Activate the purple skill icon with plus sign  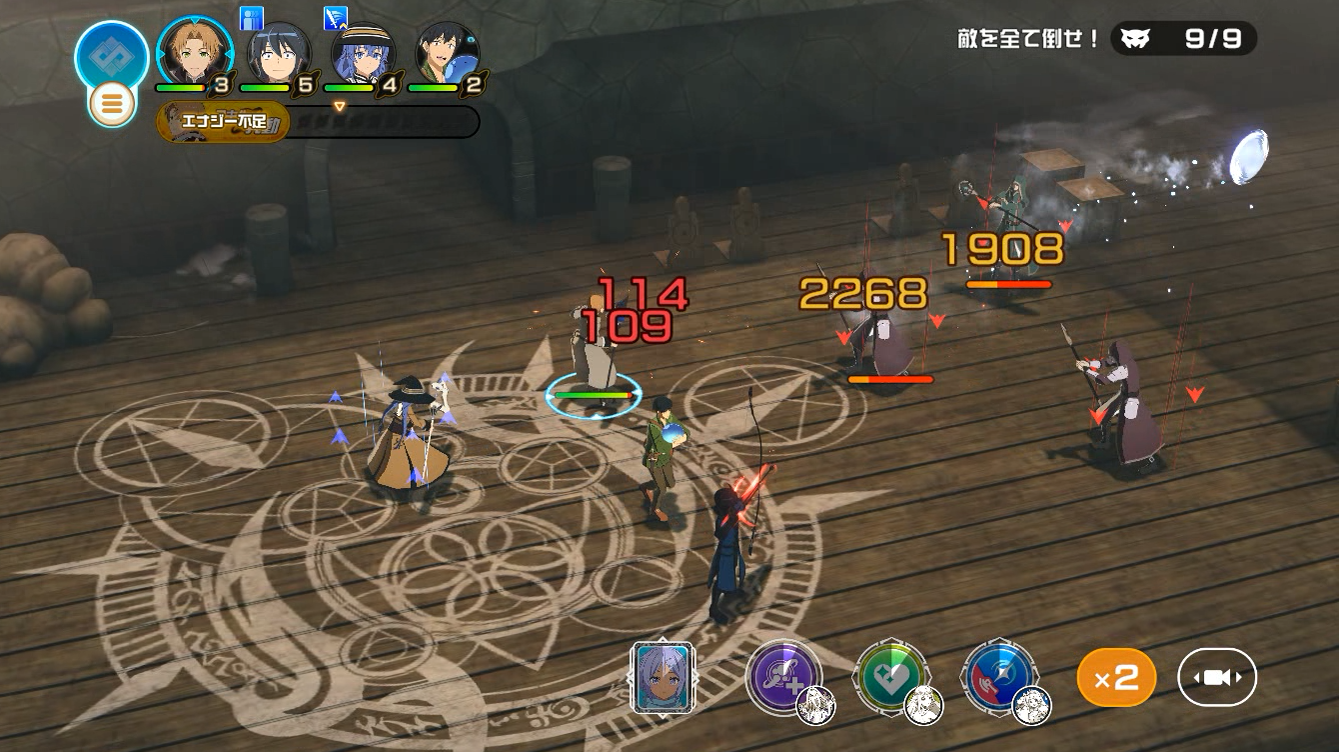(x=783, y=677)
